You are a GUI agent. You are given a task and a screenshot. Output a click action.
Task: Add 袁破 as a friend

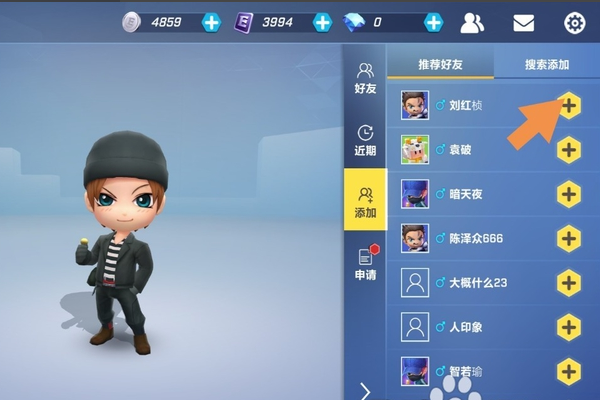(569, 150)
